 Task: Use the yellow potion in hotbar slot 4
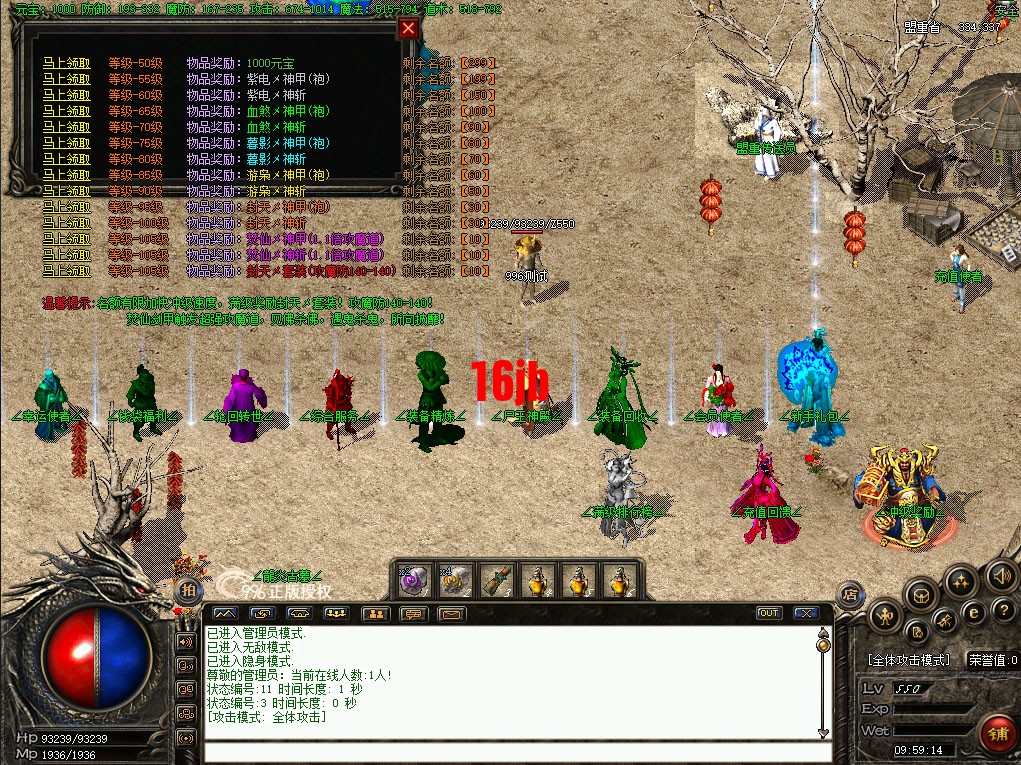click(x=538, y=579)
